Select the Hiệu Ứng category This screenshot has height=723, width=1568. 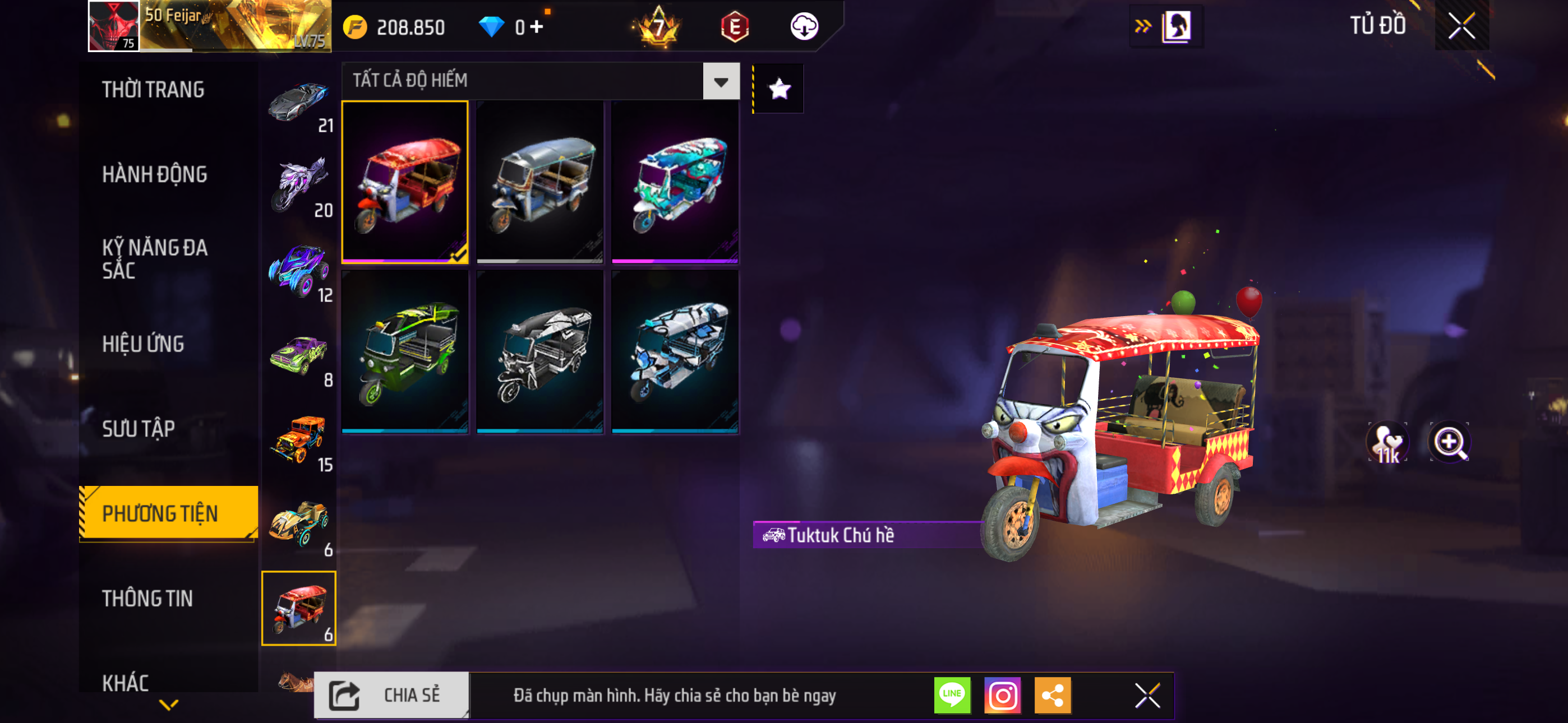point(143,345)
